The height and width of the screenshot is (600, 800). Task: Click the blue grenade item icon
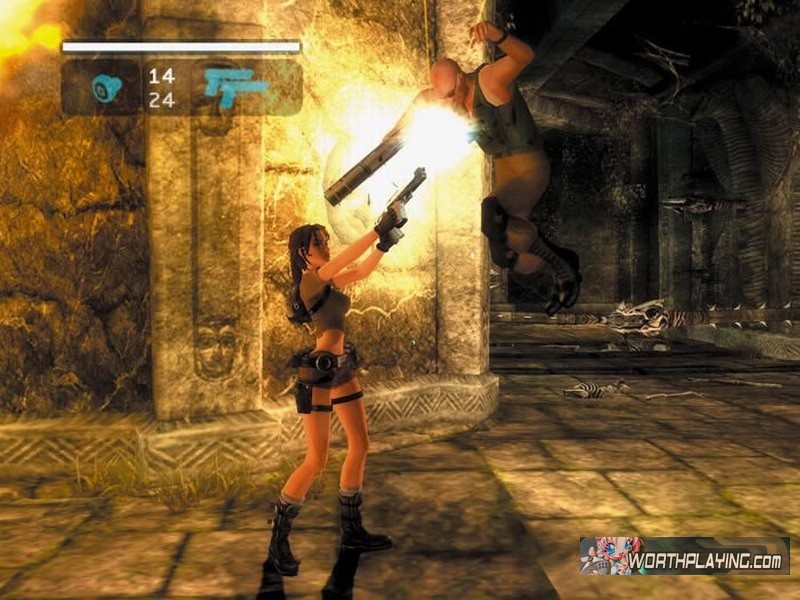pyautogui.click(x=106, y=88)
